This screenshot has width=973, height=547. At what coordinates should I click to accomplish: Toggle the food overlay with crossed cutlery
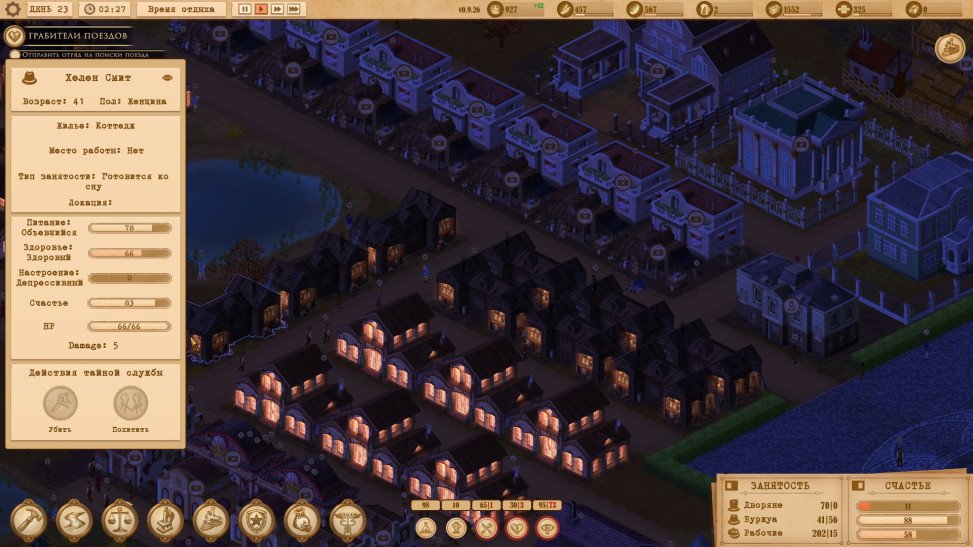coord(487,526)
